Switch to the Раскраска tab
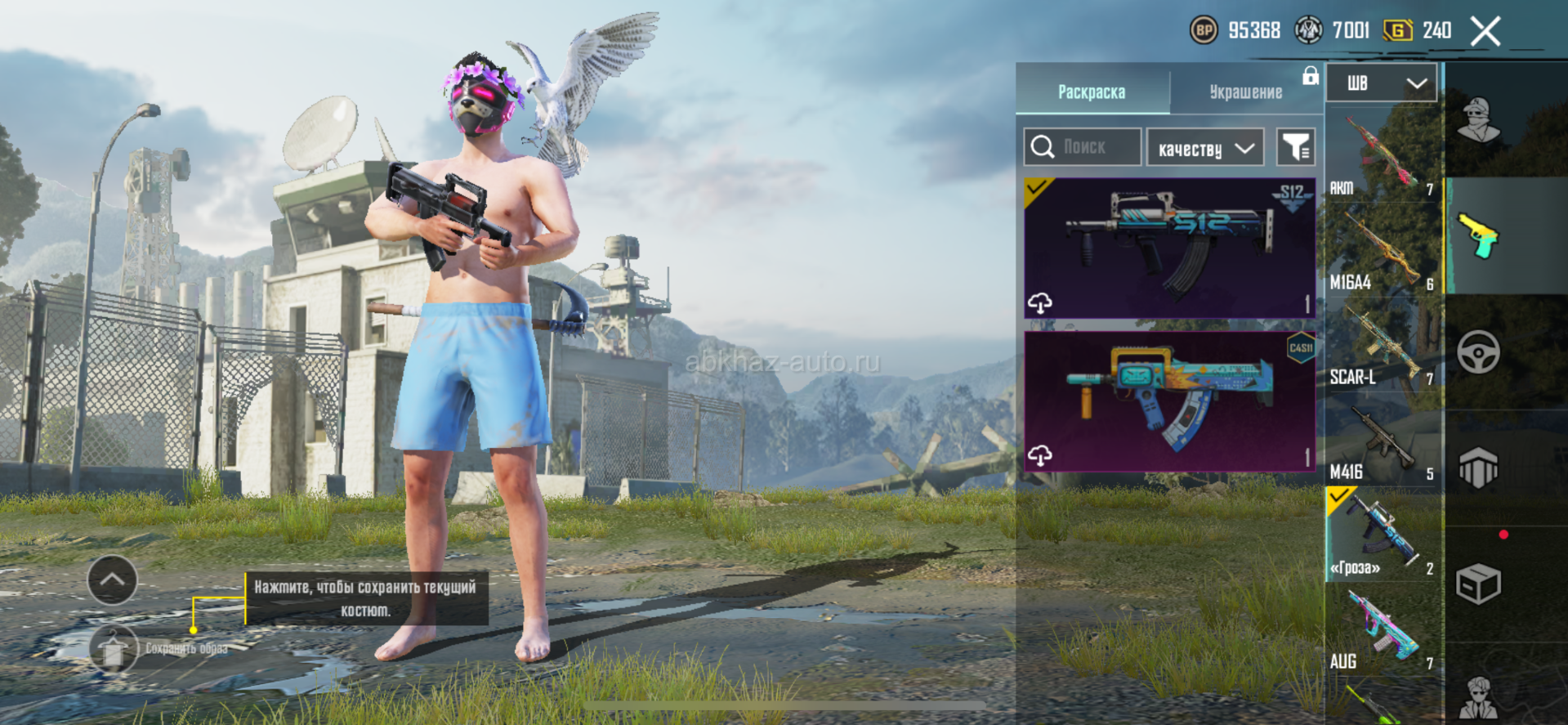The image size is (1568, 725). pyautogui.click(x=1092, y=92)
